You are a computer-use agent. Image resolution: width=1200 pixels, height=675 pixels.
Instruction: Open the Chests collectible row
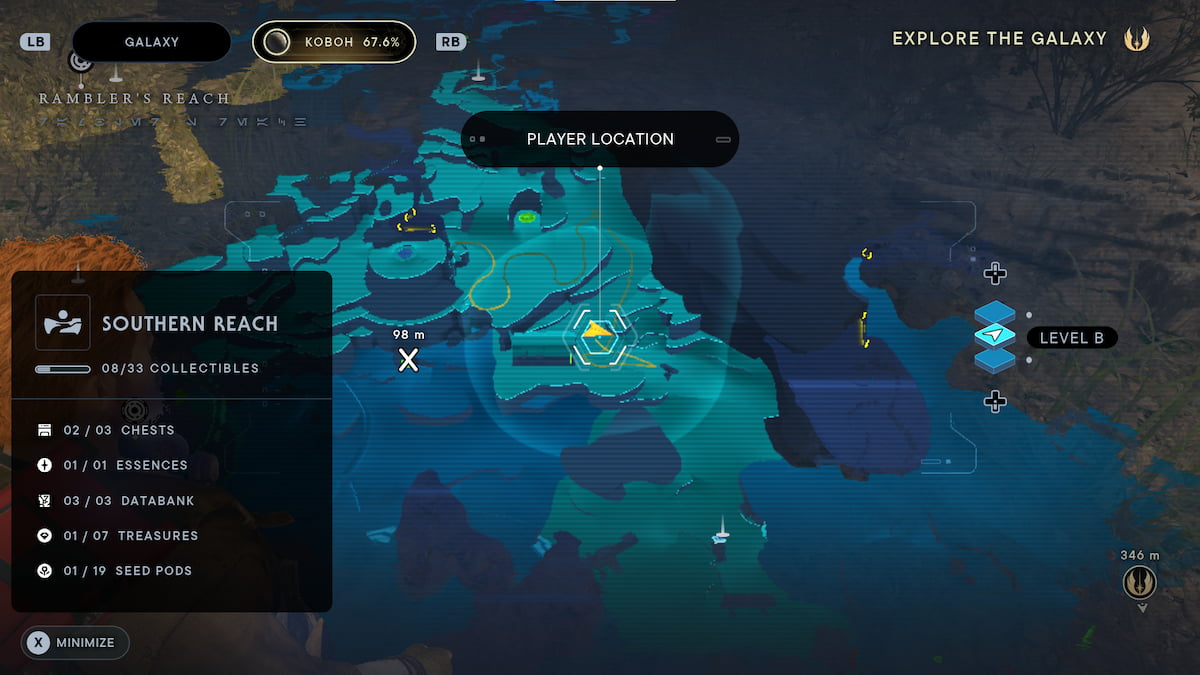[120, 430]
